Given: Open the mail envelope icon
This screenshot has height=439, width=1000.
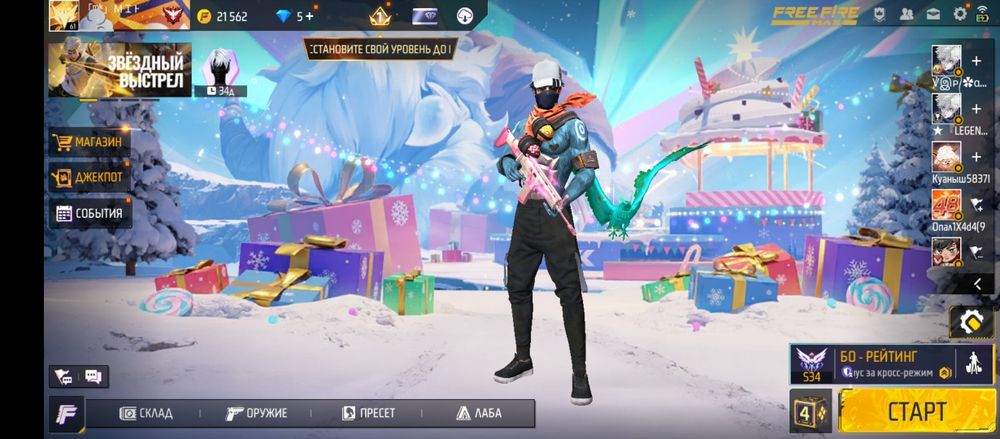Looking at the screenshot, I should pos(932,15).
